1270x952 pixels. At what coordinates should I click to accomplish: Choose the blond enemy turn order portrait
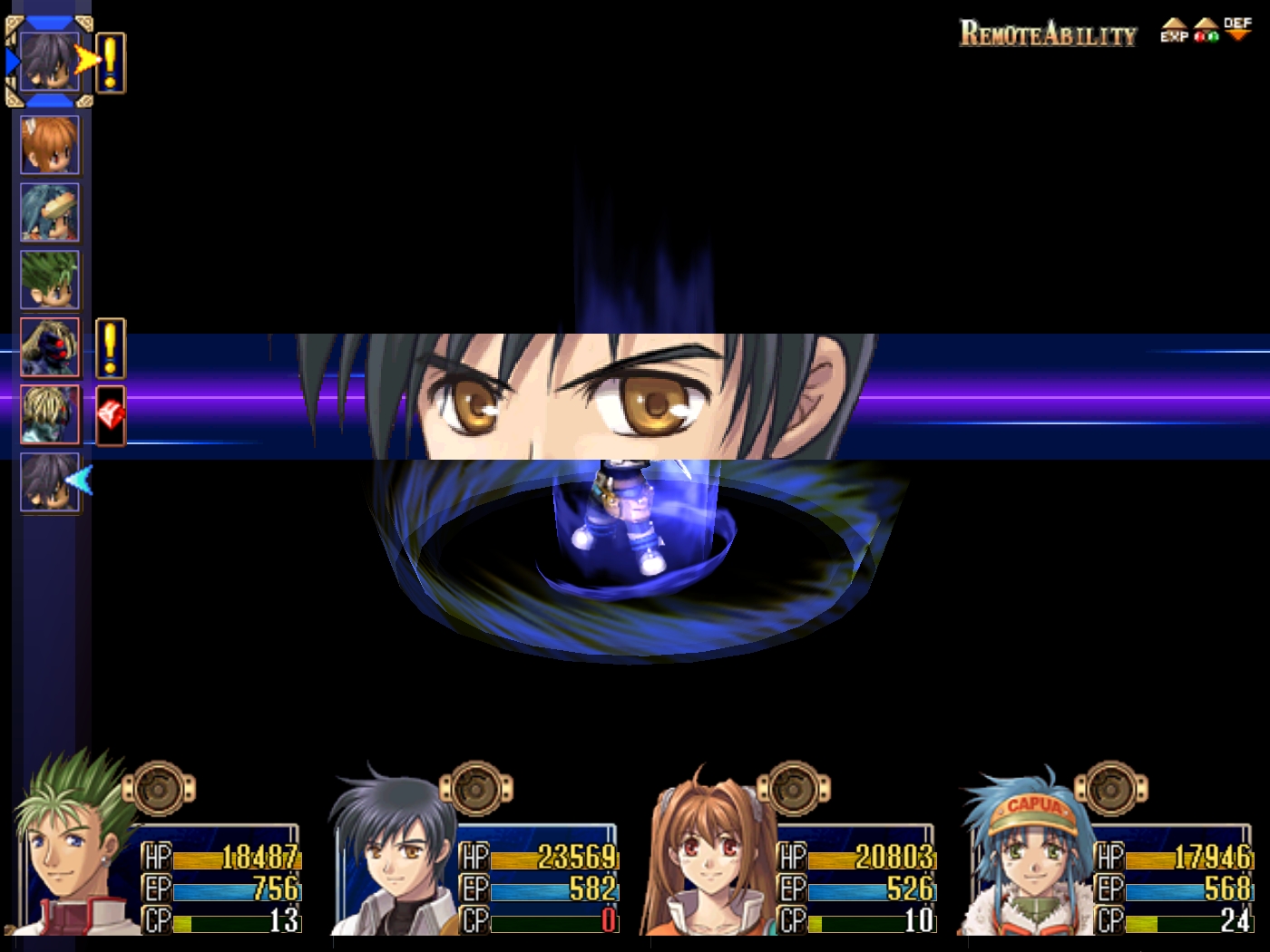(50, 415)
